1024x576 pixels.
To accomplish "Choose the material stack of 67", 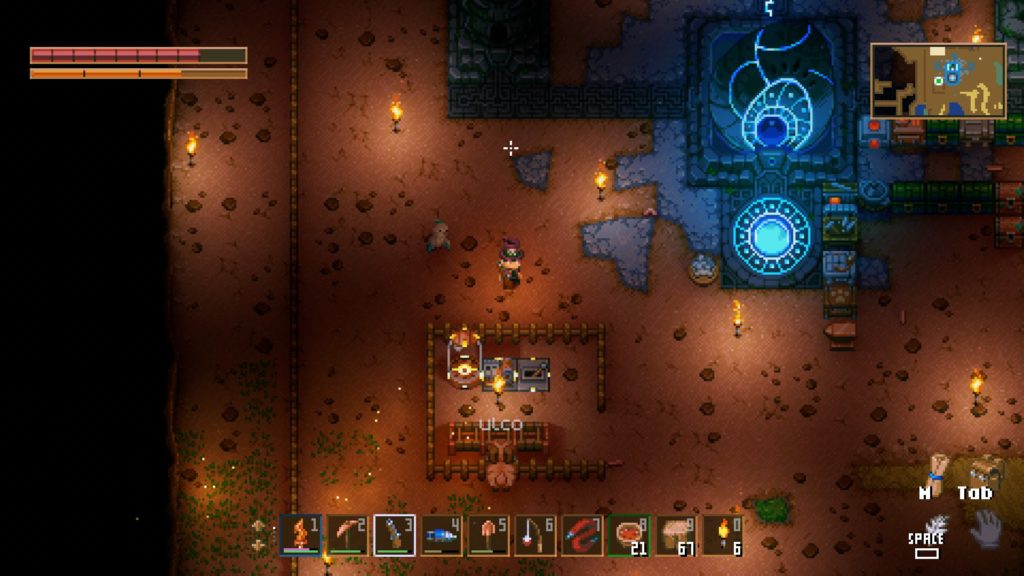I will [677, 535].
